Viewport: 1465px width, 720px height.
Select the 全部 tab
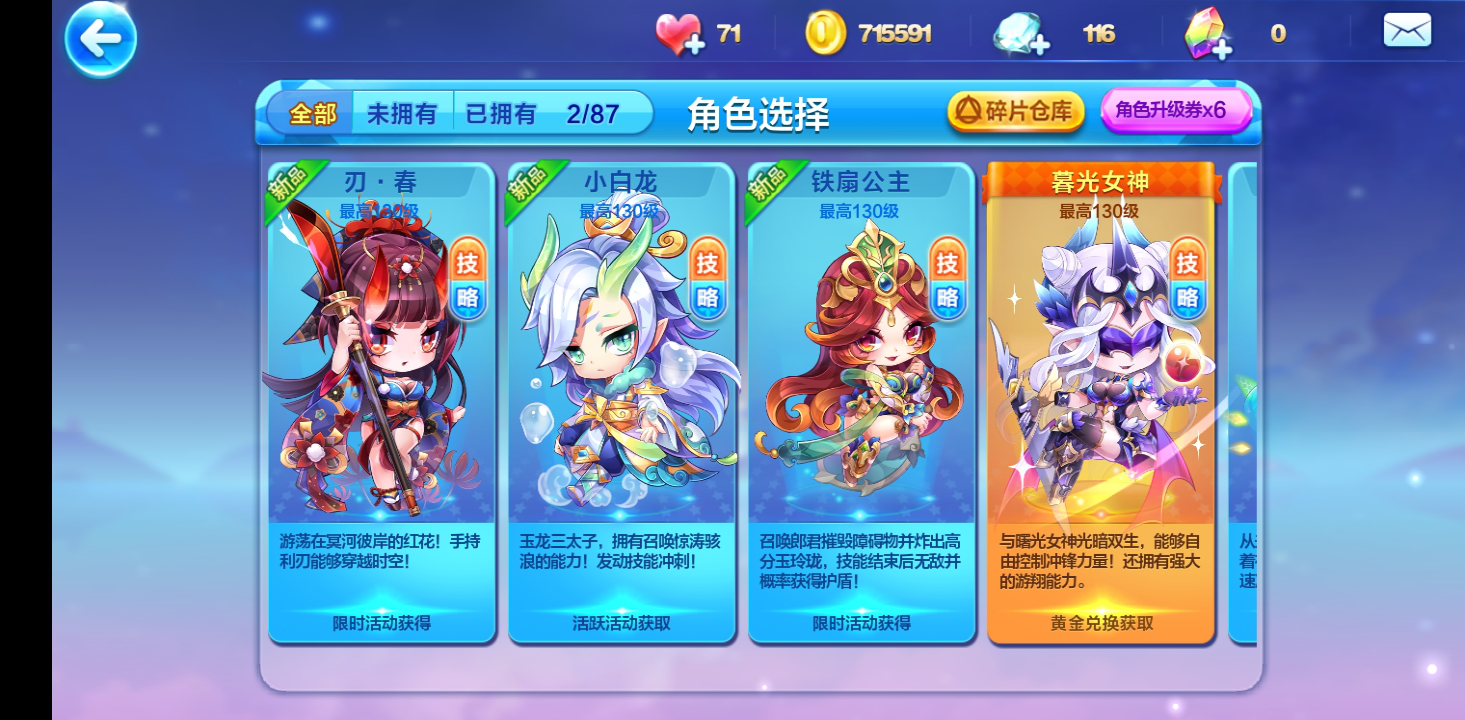314,113
